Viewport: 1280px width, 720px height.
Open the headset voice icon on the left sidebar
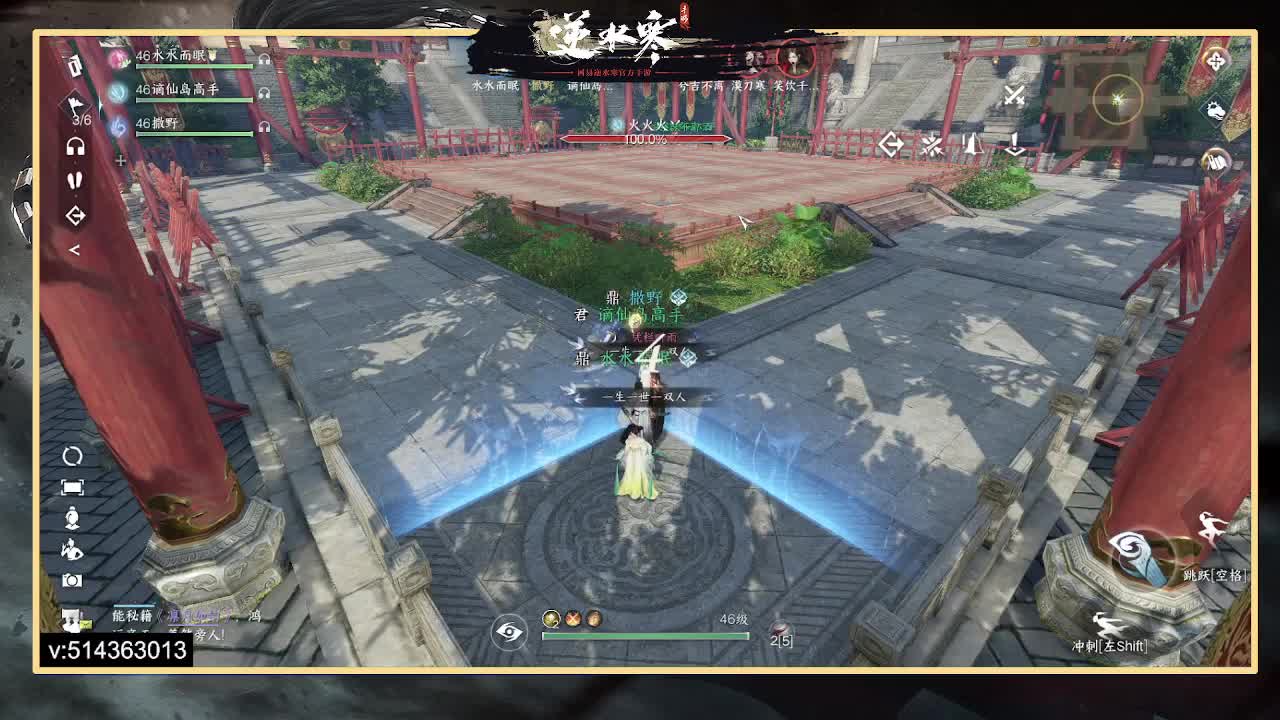coord(75,148)
